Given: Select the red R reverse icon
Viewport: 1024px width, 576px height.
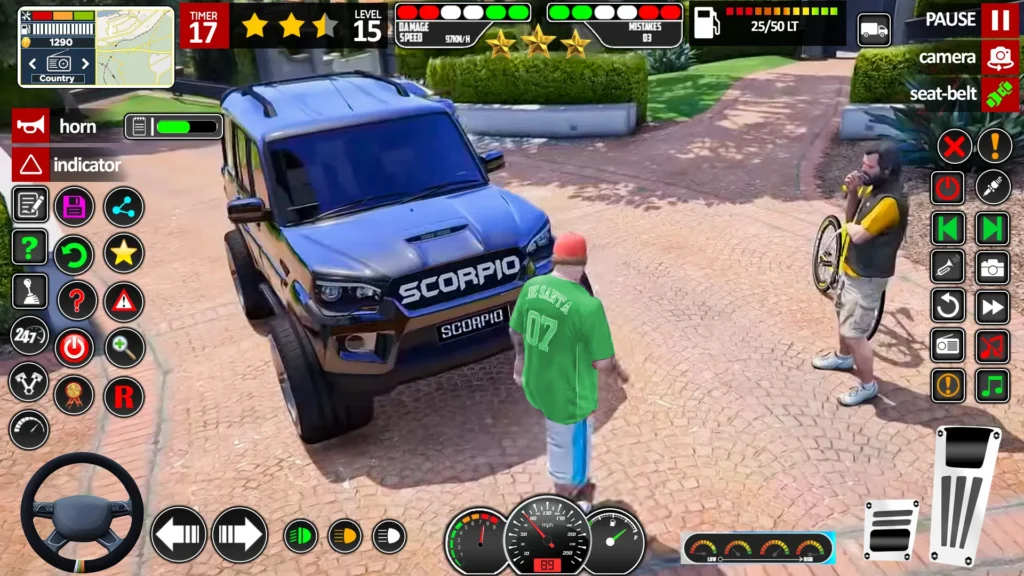Looking at the screenshot, I should (x=124, y=397).
